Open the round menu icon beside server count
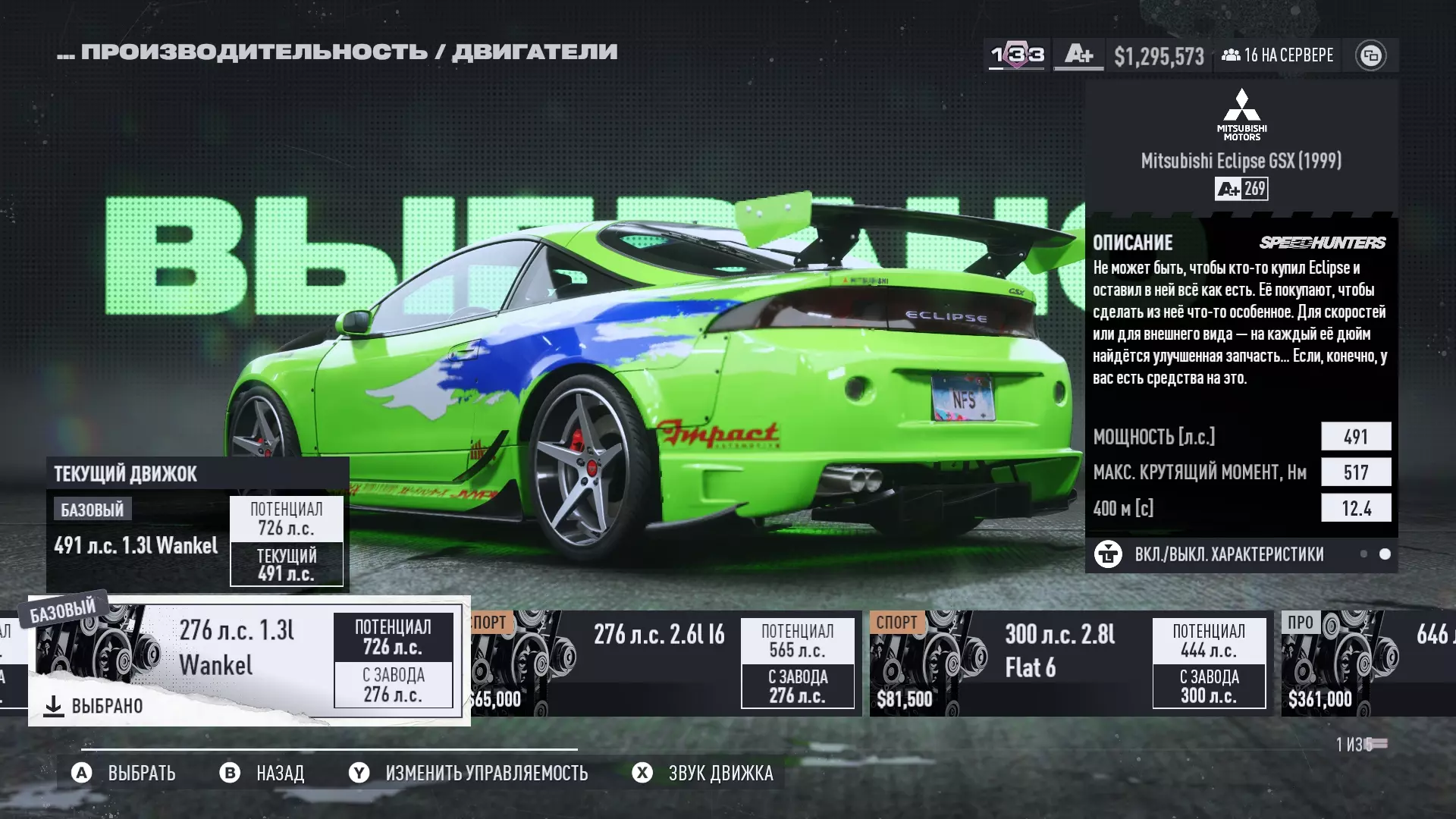Screen dimensions: 1456x819 pos(1370,55)
